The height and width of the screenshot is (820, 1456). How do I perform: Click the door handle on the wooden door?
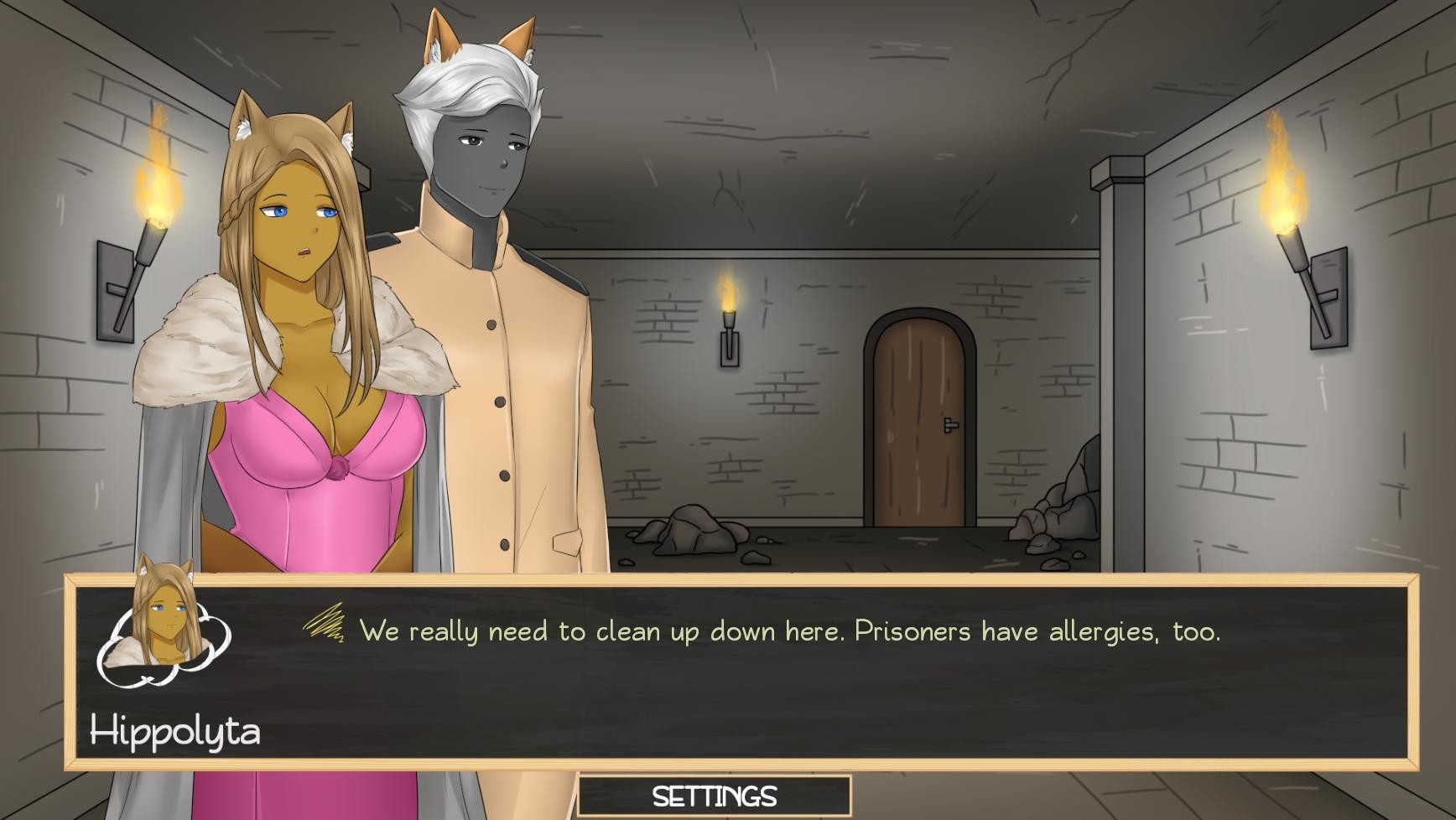coord(950,426)
